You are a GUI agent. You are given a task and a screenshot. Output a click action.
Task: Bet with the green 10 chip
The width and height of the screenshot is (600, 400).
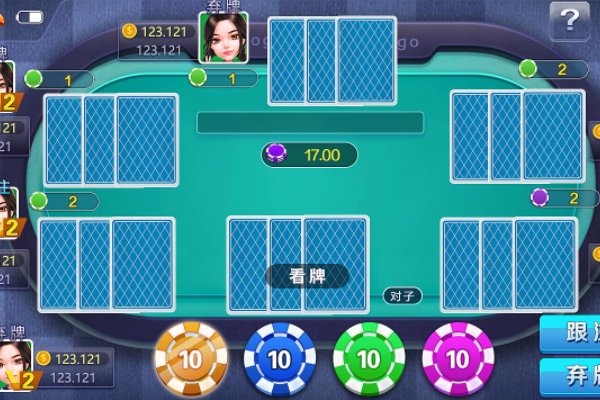[368, 358]
